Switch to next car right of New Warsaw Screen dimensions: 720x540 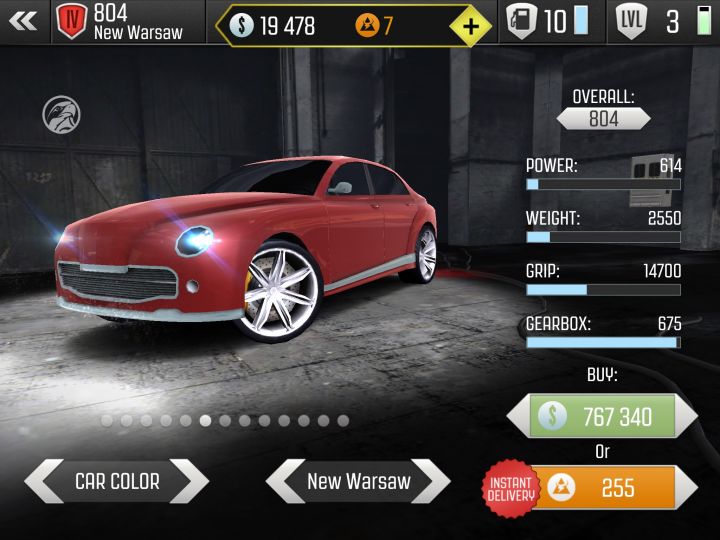(431, 481)
